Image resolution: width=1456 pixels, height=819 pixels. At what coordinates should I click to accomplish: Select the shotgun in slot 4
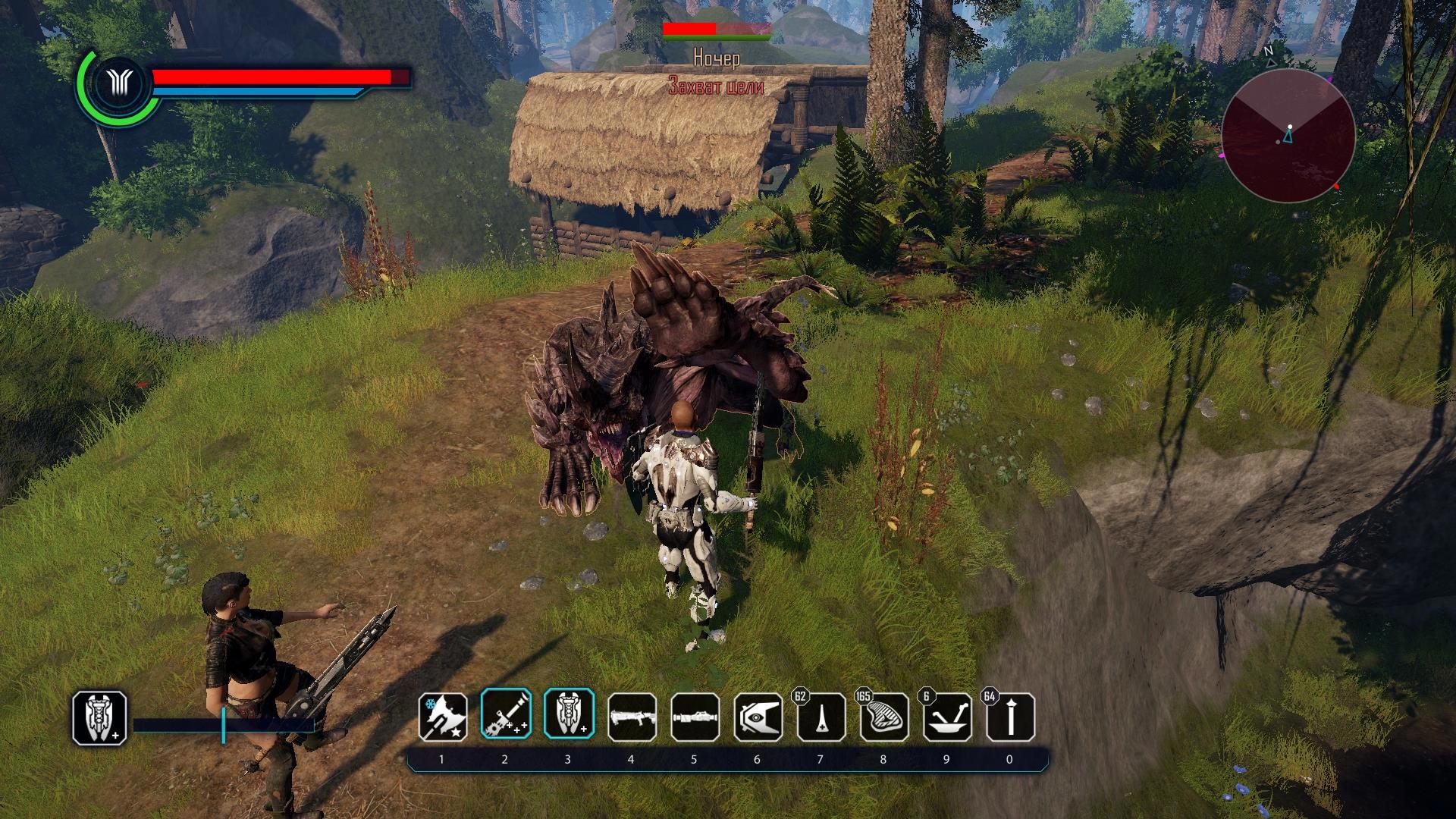pos(632,717)
